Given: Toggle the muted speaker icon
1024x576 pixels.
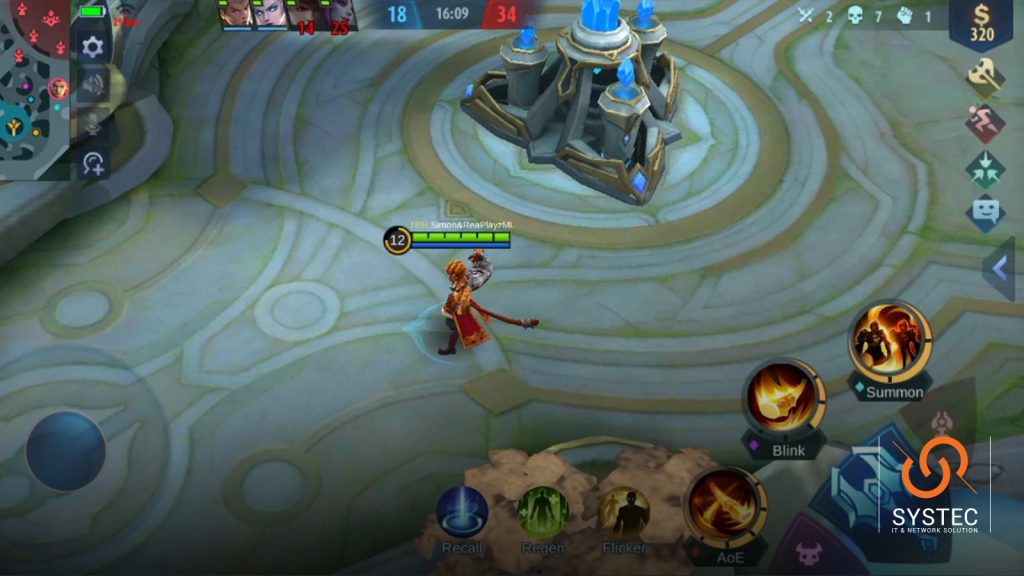Looking at the screenshot, I should click(93, 85).
